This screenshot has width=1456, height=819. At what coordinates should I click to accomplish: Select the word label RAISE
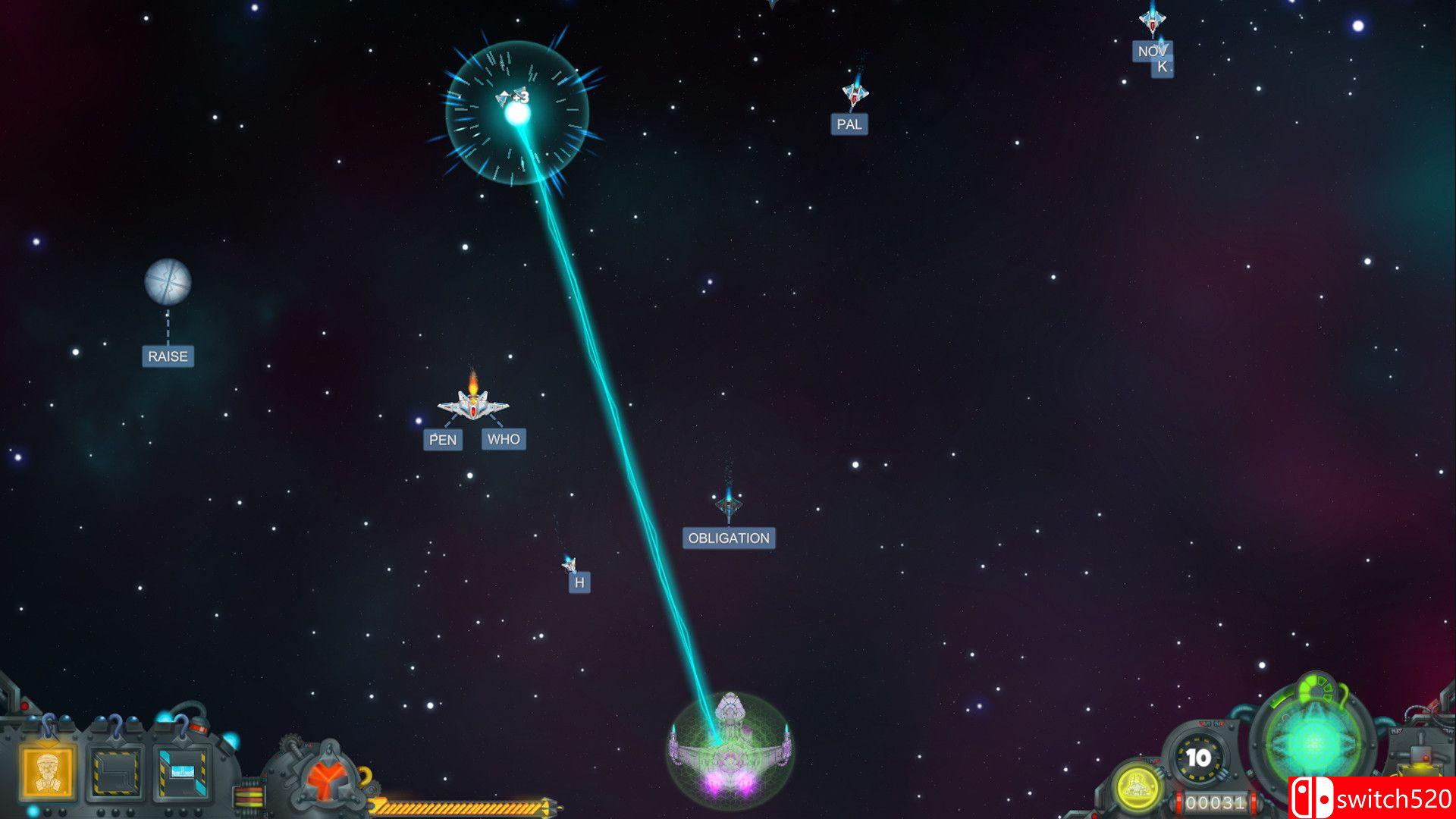tap(168, 355)
